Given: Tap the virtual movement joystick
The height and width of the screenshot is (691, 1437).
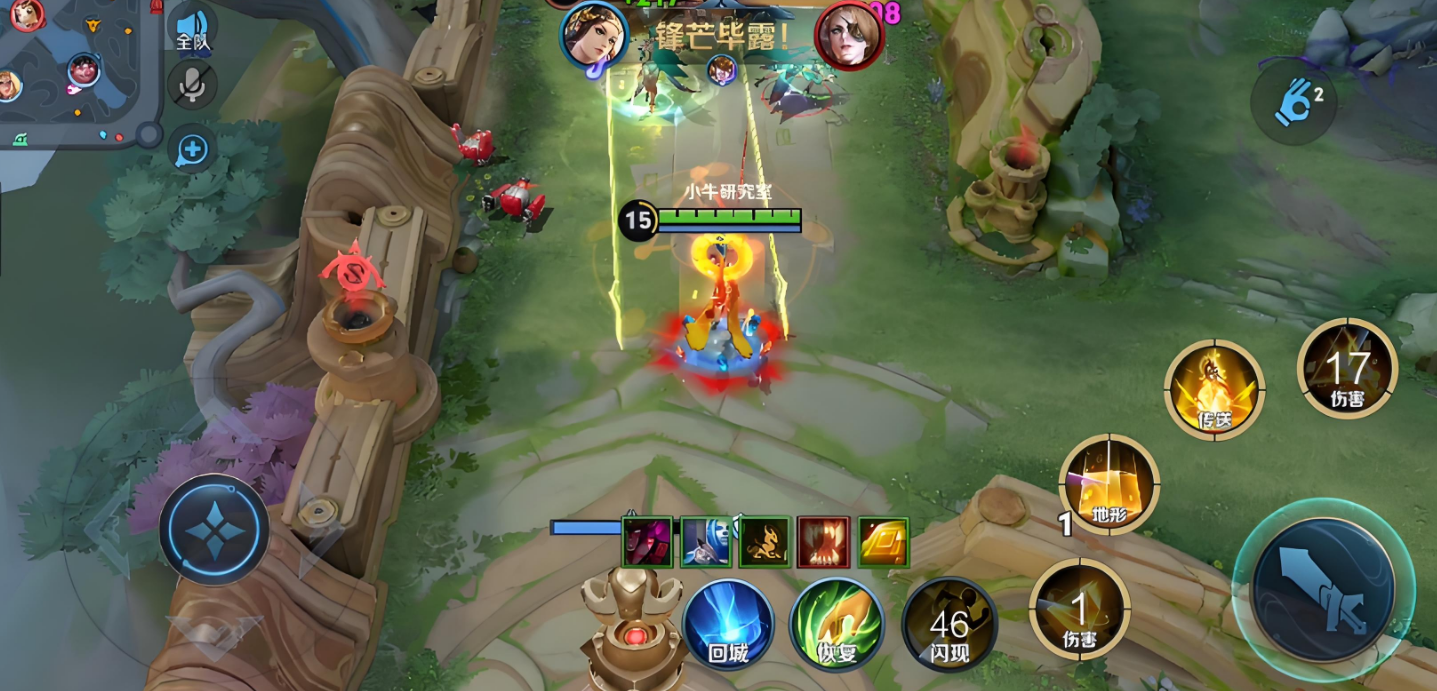Looking at the screenshot, I should [213, 528].
